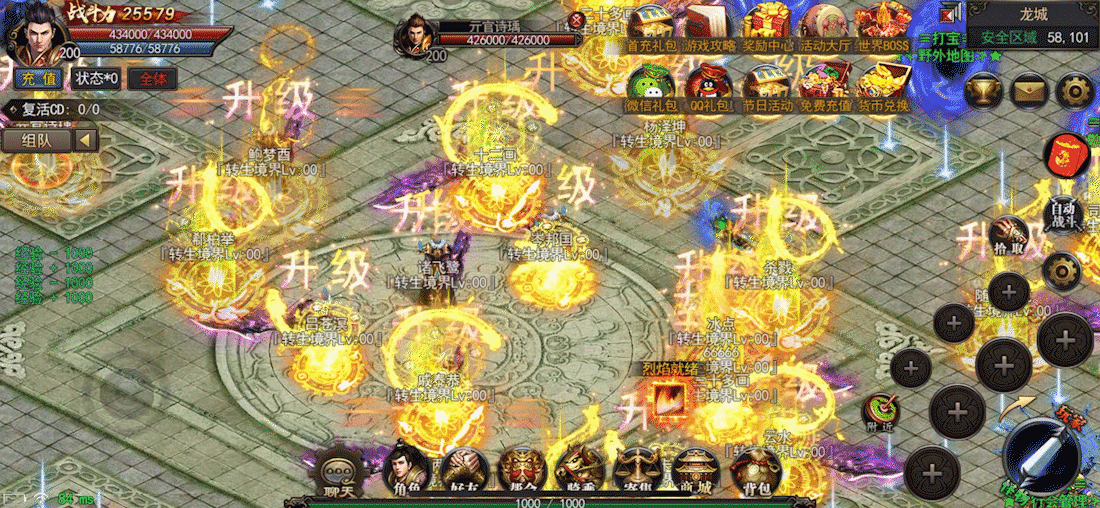Open the 充值 recharge button

coord(39,78)
